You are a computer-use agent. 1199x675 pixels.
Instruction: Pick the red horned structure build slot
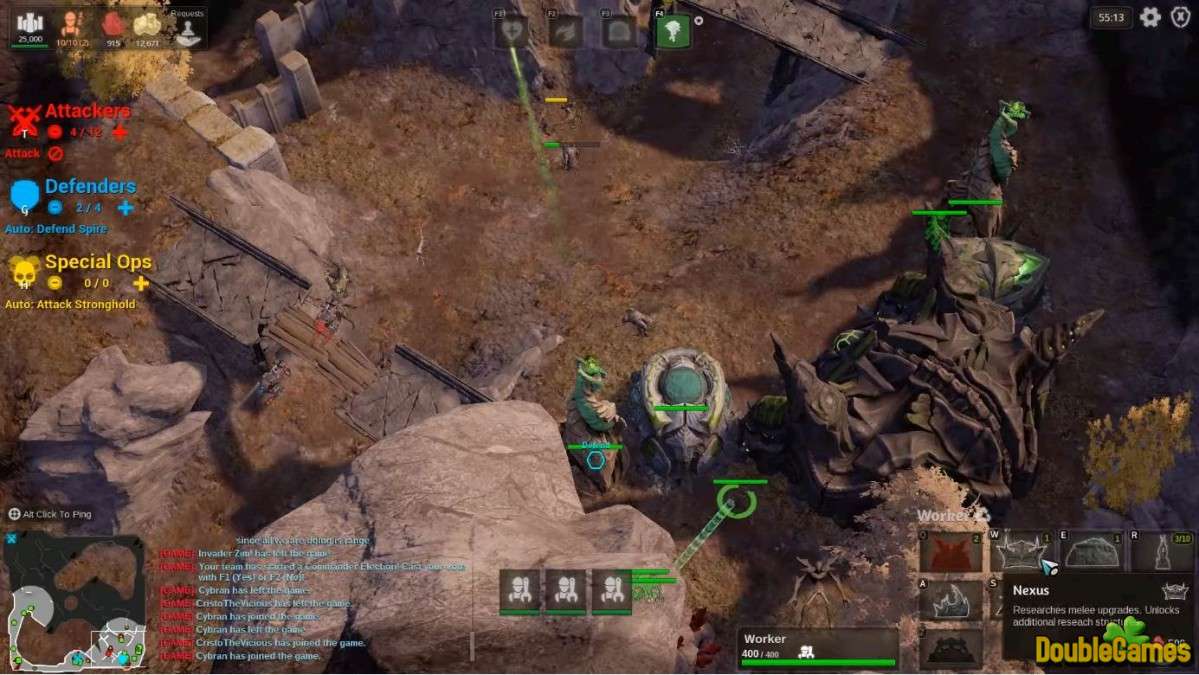pyautogui.click(x=951, y=552)
